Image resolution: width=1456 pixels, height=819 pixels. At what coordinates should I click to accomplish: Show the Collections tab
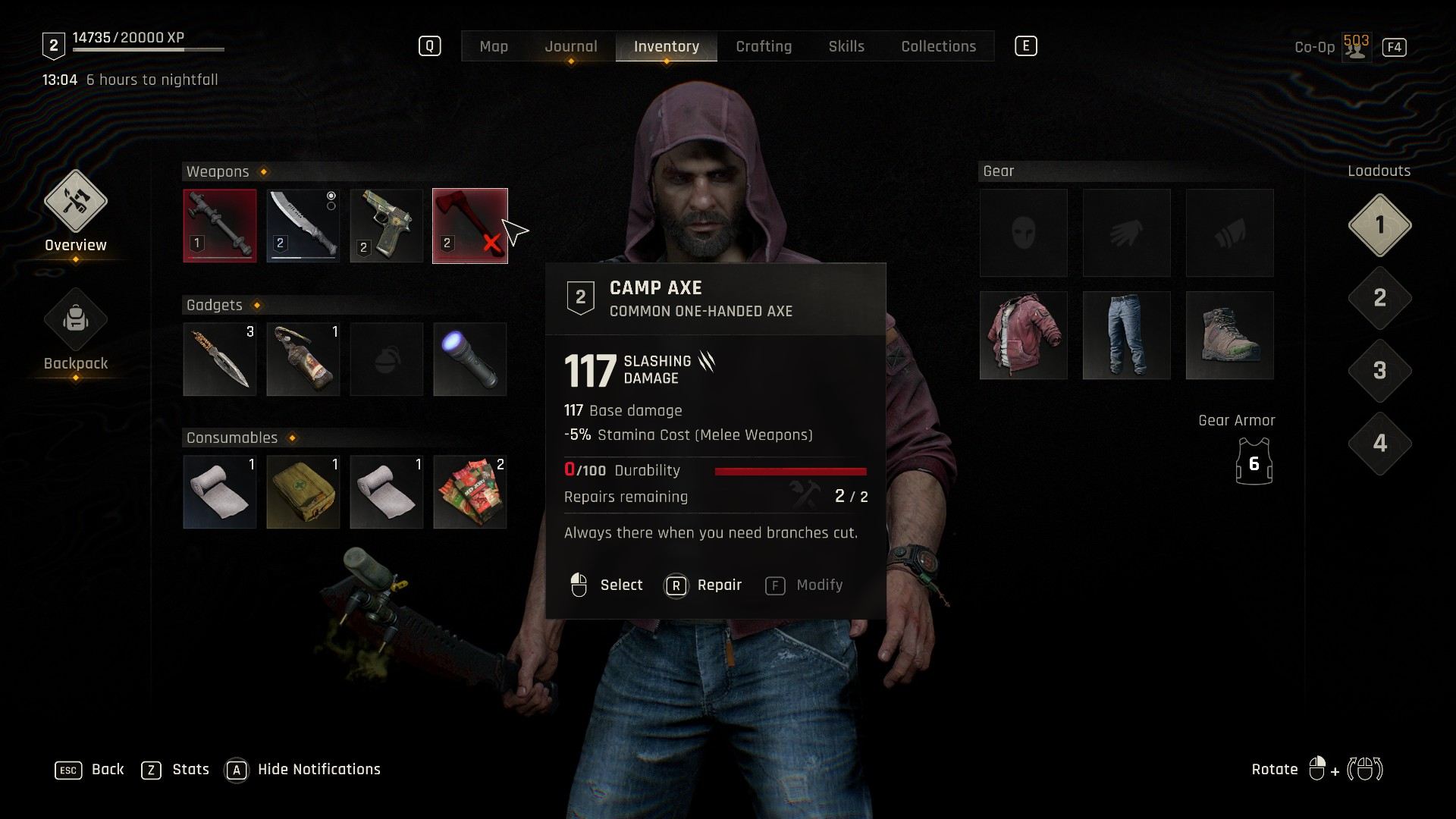(938, 46)
